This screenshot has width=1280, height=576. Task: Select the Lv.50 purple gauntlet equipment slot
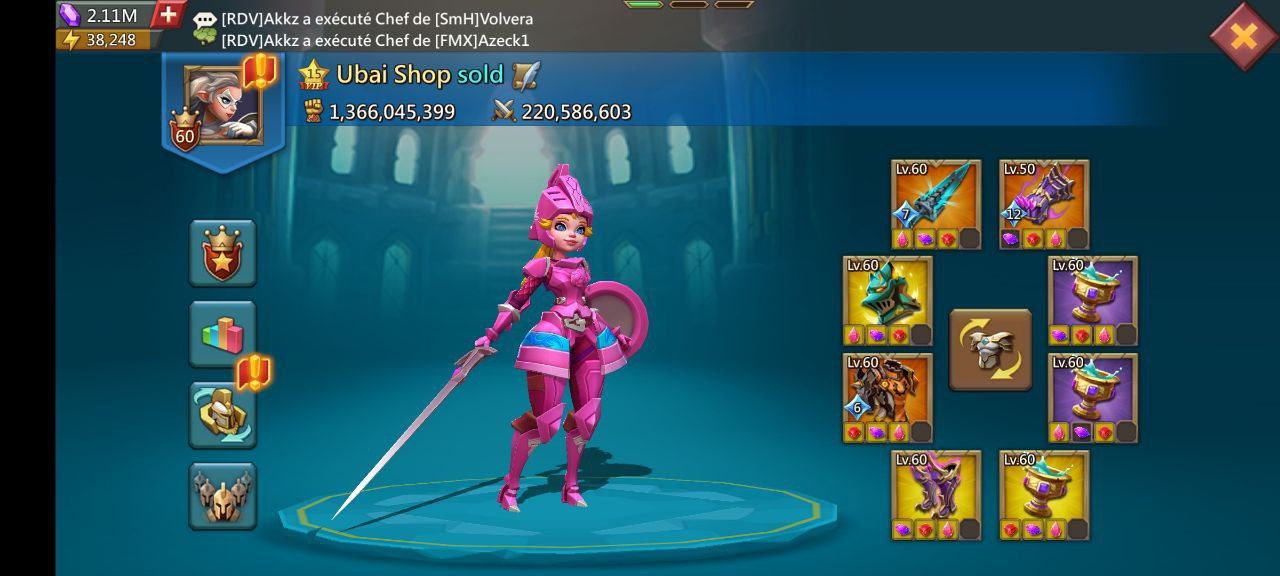(x=1044, y=204)
